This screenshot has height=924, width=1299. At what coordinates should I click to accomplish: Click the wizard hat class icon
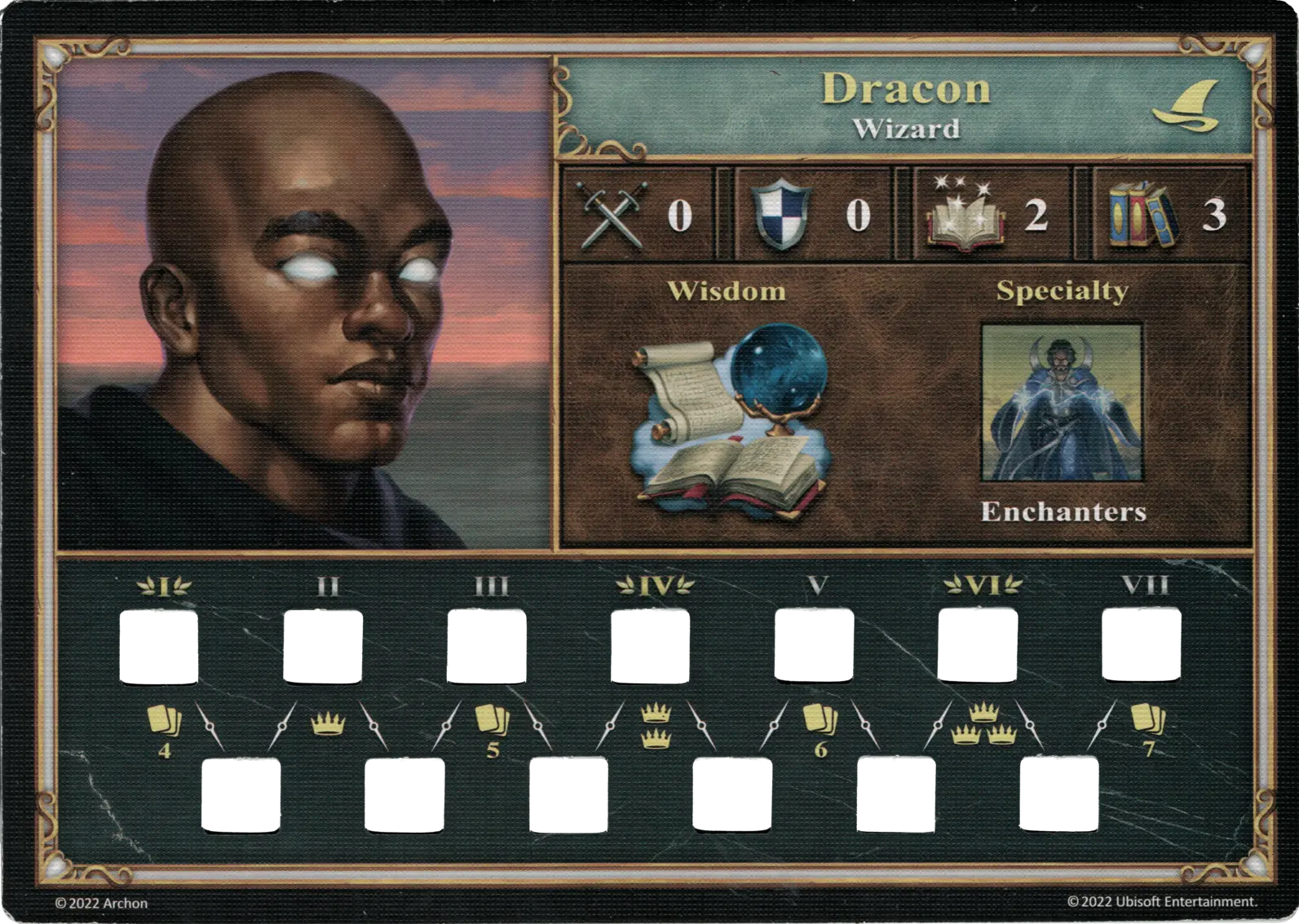pos(1187,108)
